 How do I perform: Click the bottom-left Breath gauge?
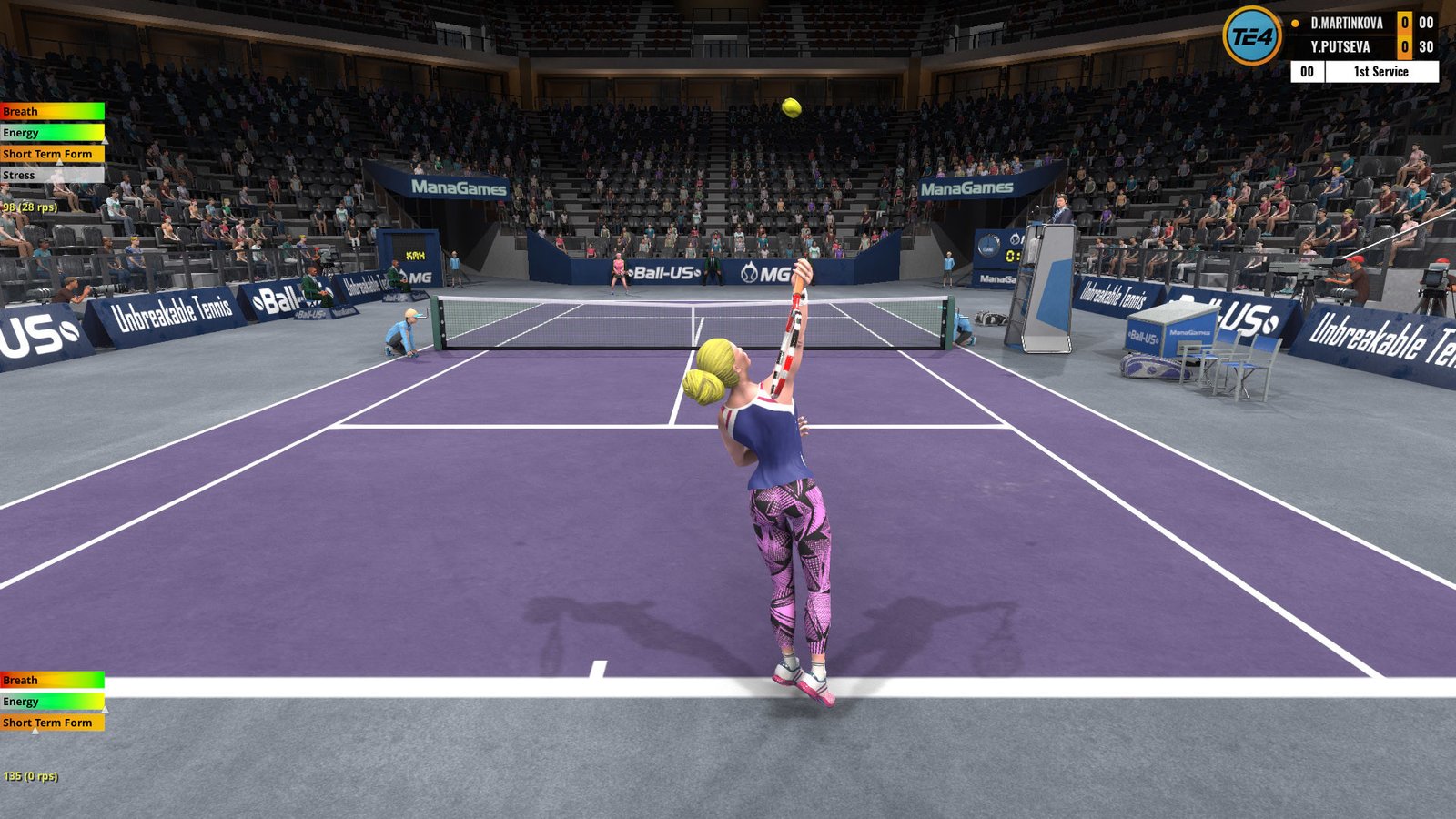click(50, 680)
